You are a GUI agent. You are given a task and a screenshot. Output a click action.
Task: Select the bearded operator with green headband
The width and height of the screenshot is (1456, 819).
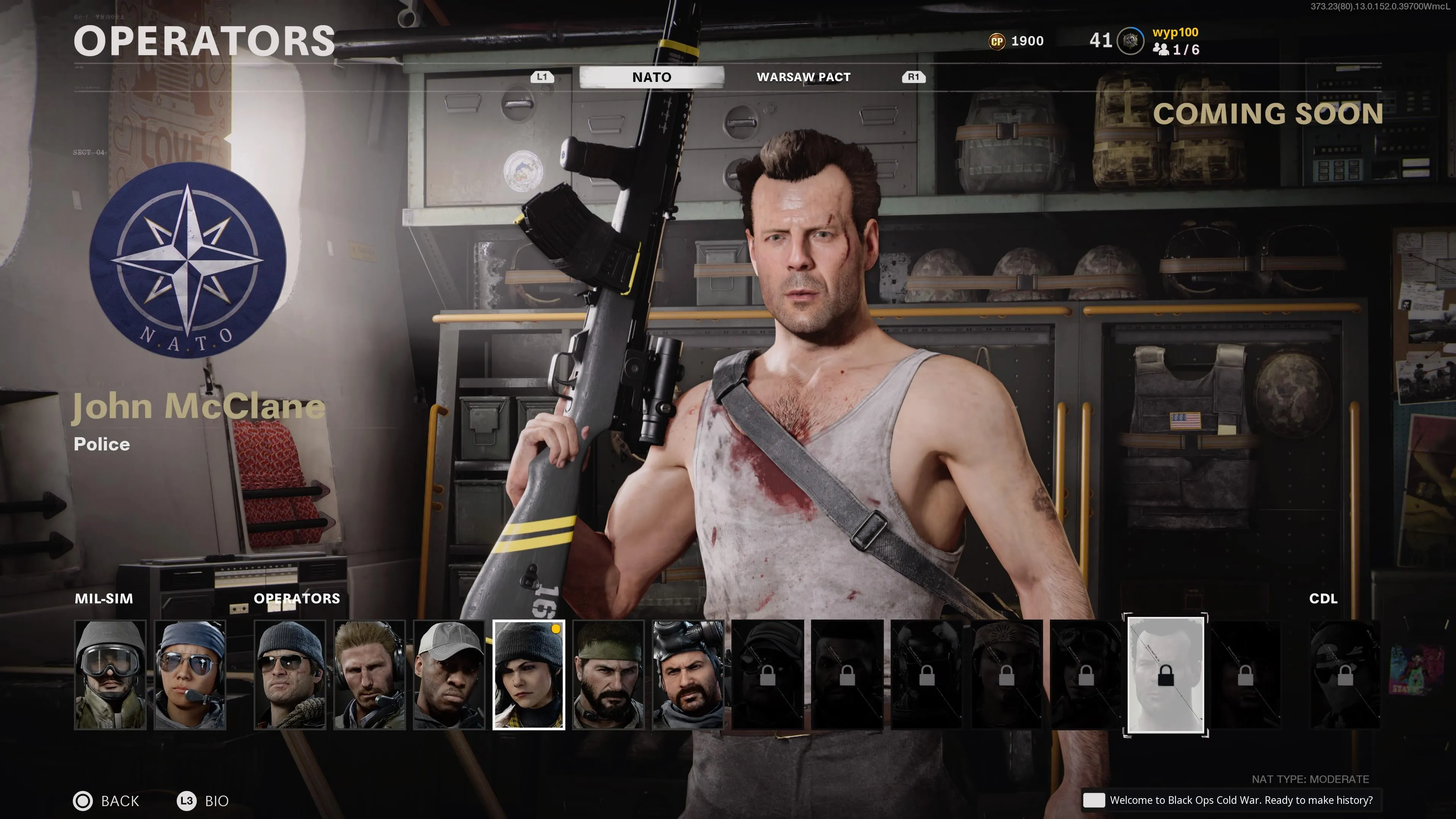[608, 674]
